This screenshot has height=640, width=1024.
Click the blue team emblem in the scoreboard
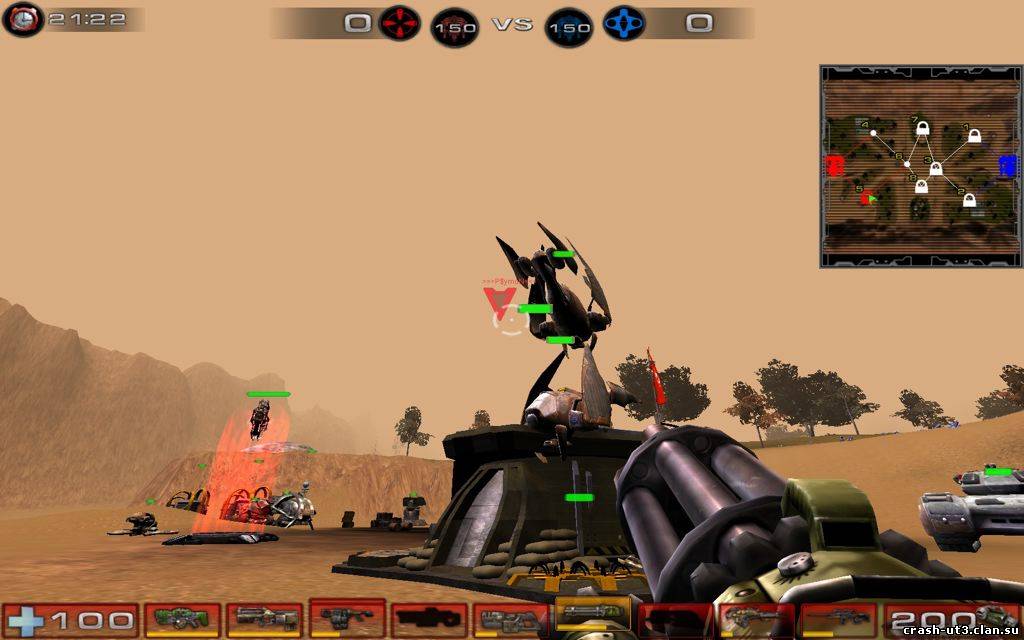622,22
